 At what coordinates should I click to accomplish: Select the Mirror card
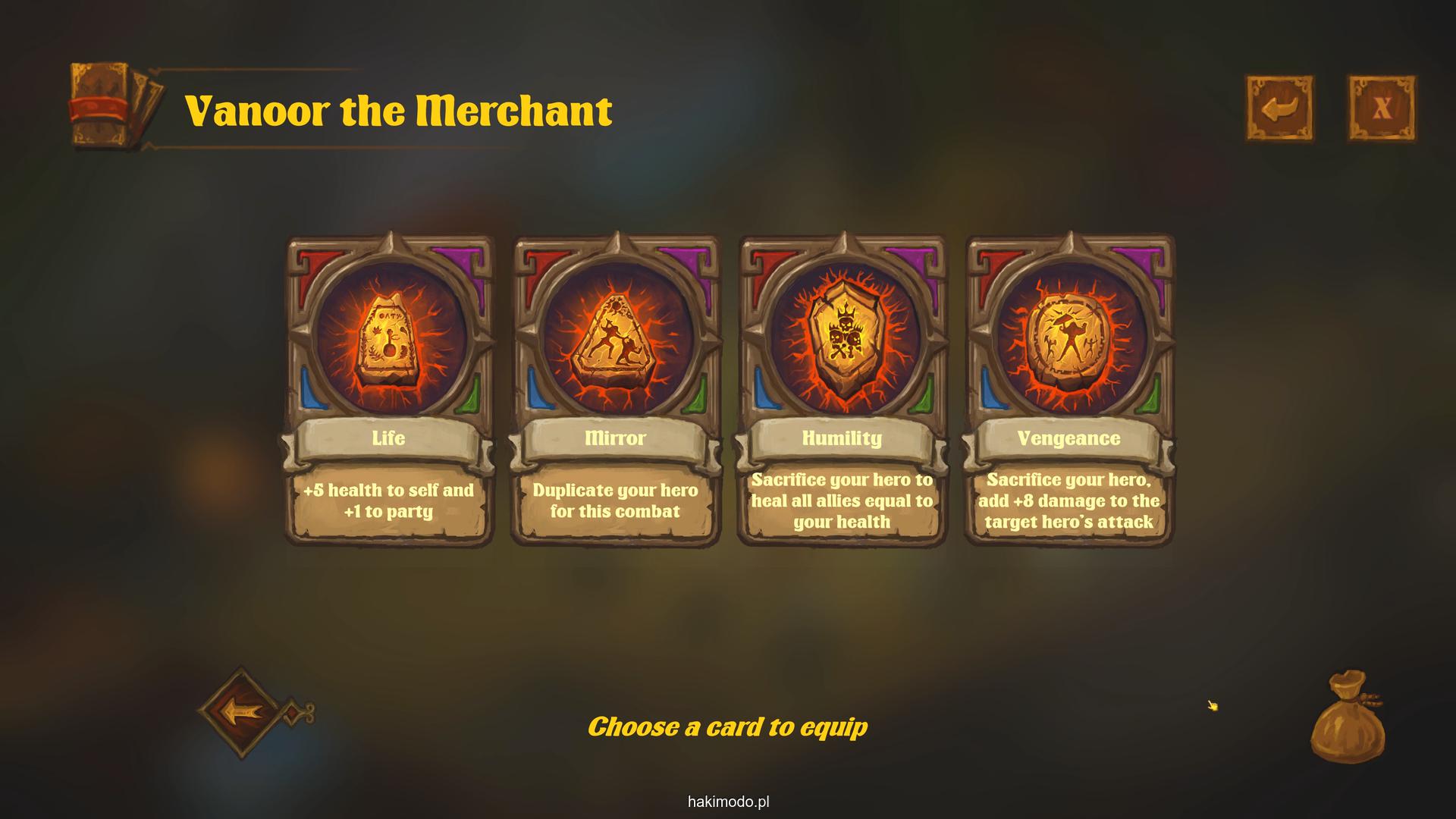[x=615, y=390]
